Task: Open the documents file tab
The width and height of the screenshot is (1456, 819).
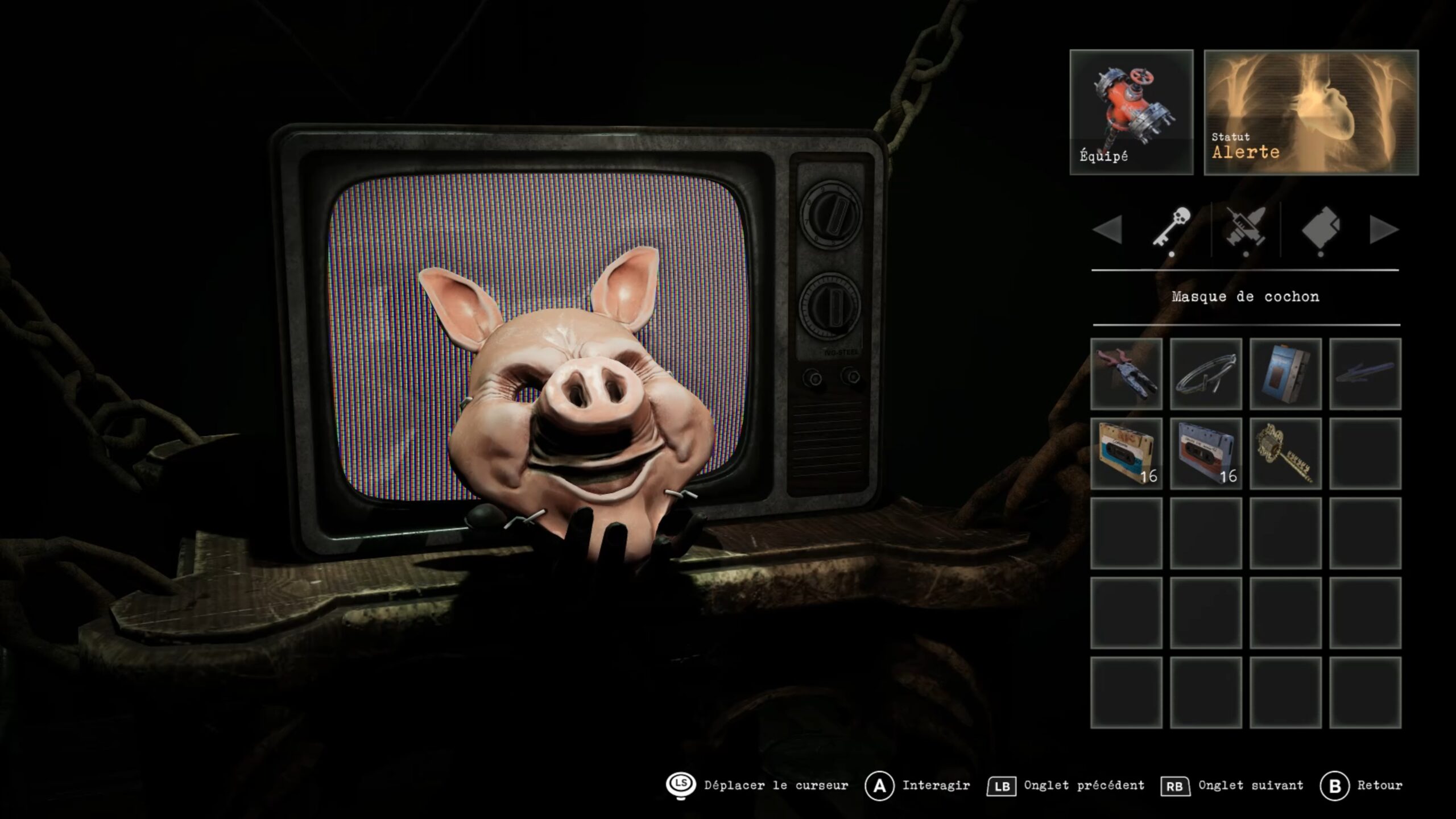Action: point(1320,229)
